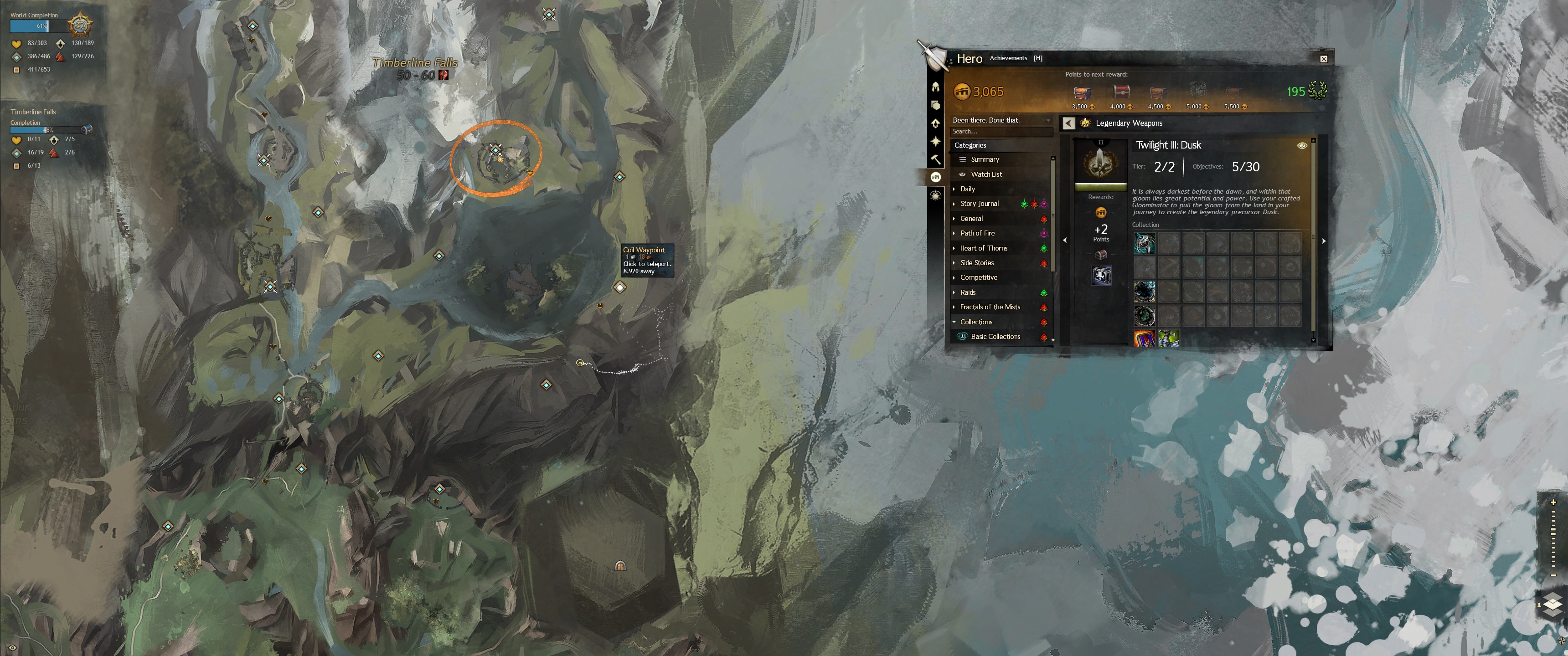Viewport: 1568px width, 656px height.
Task: Expand the Heart of Thorns category
Action: click(983, 248)
